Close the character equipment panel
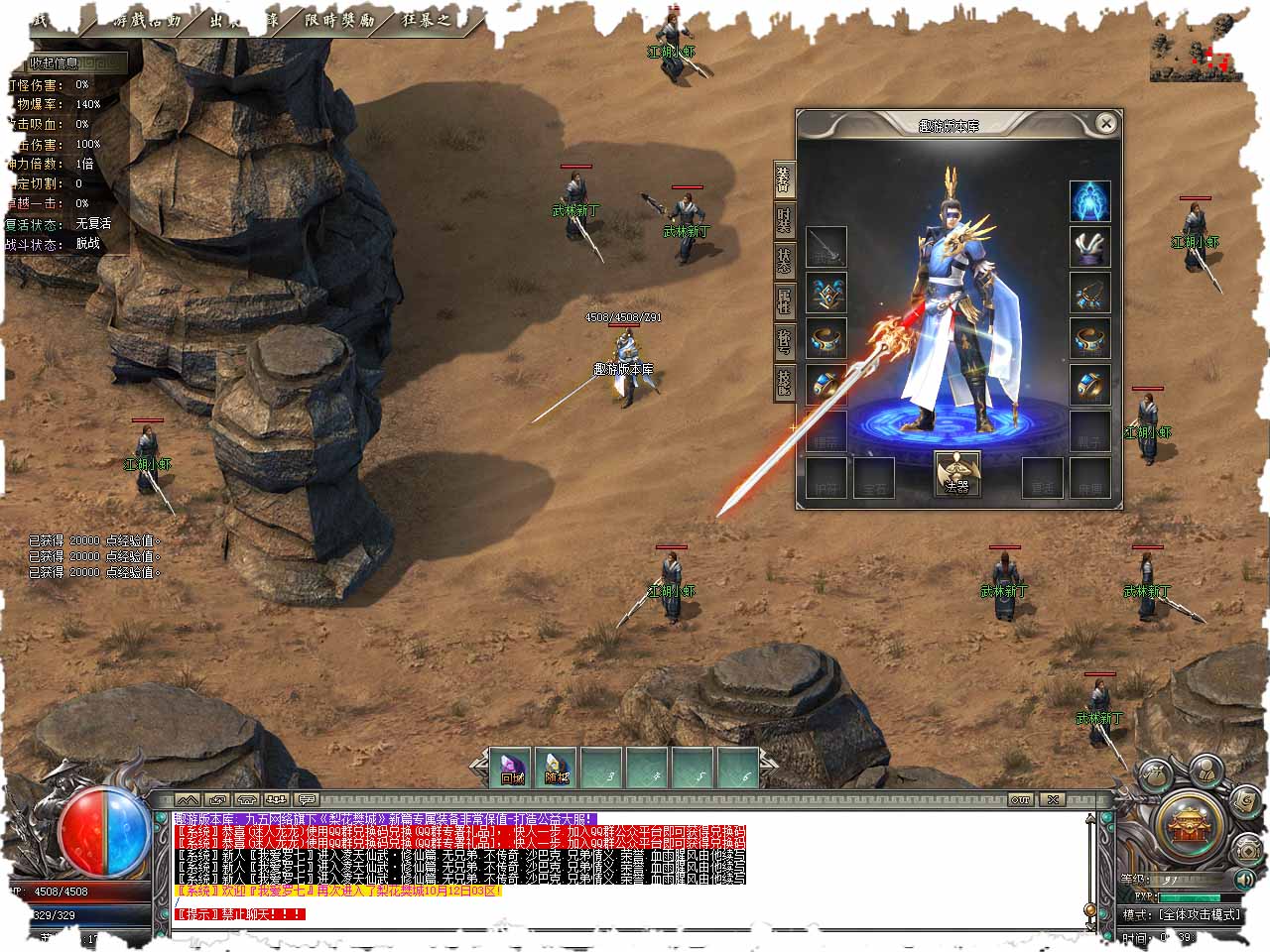 coord(1106,124)
